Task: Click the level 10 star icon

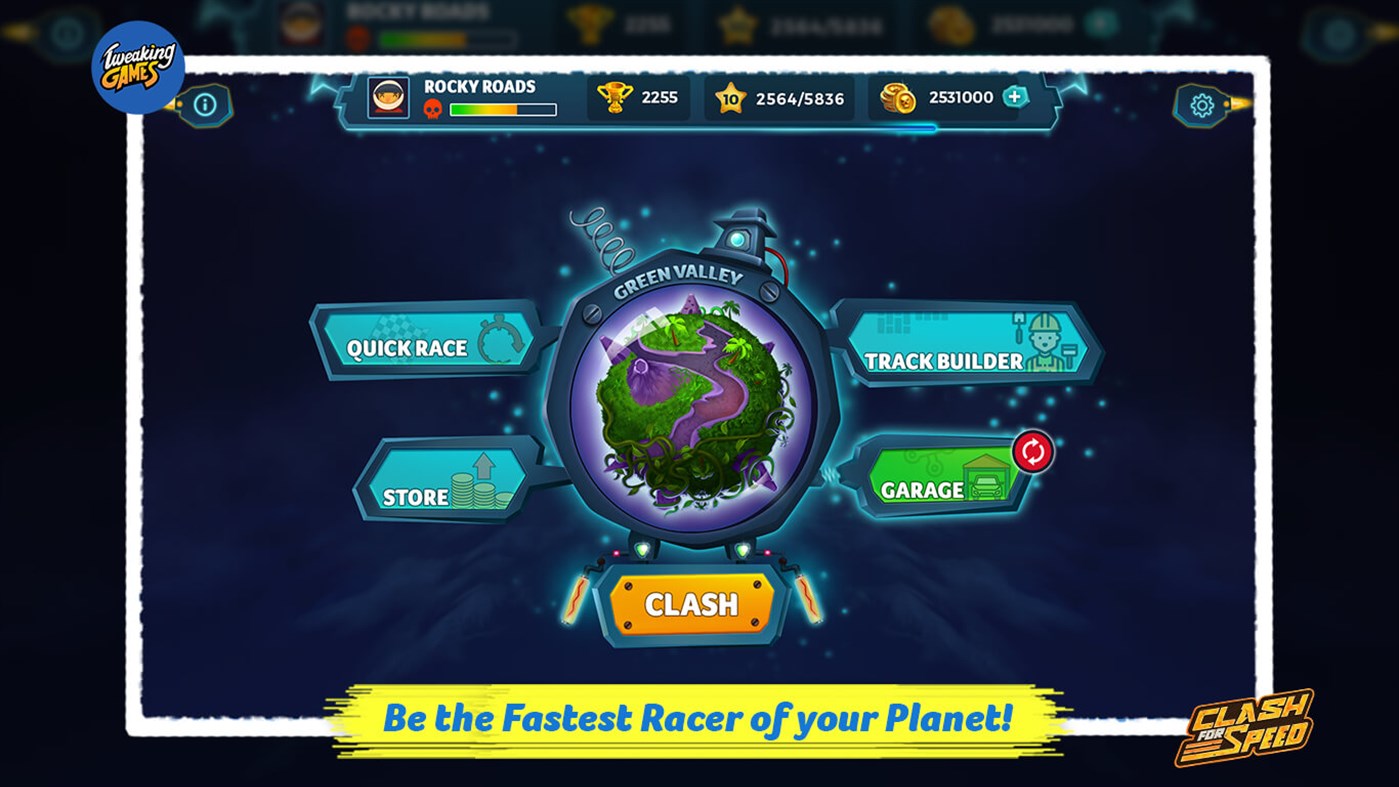Action: pyautogui.click(x=731, y=98)
